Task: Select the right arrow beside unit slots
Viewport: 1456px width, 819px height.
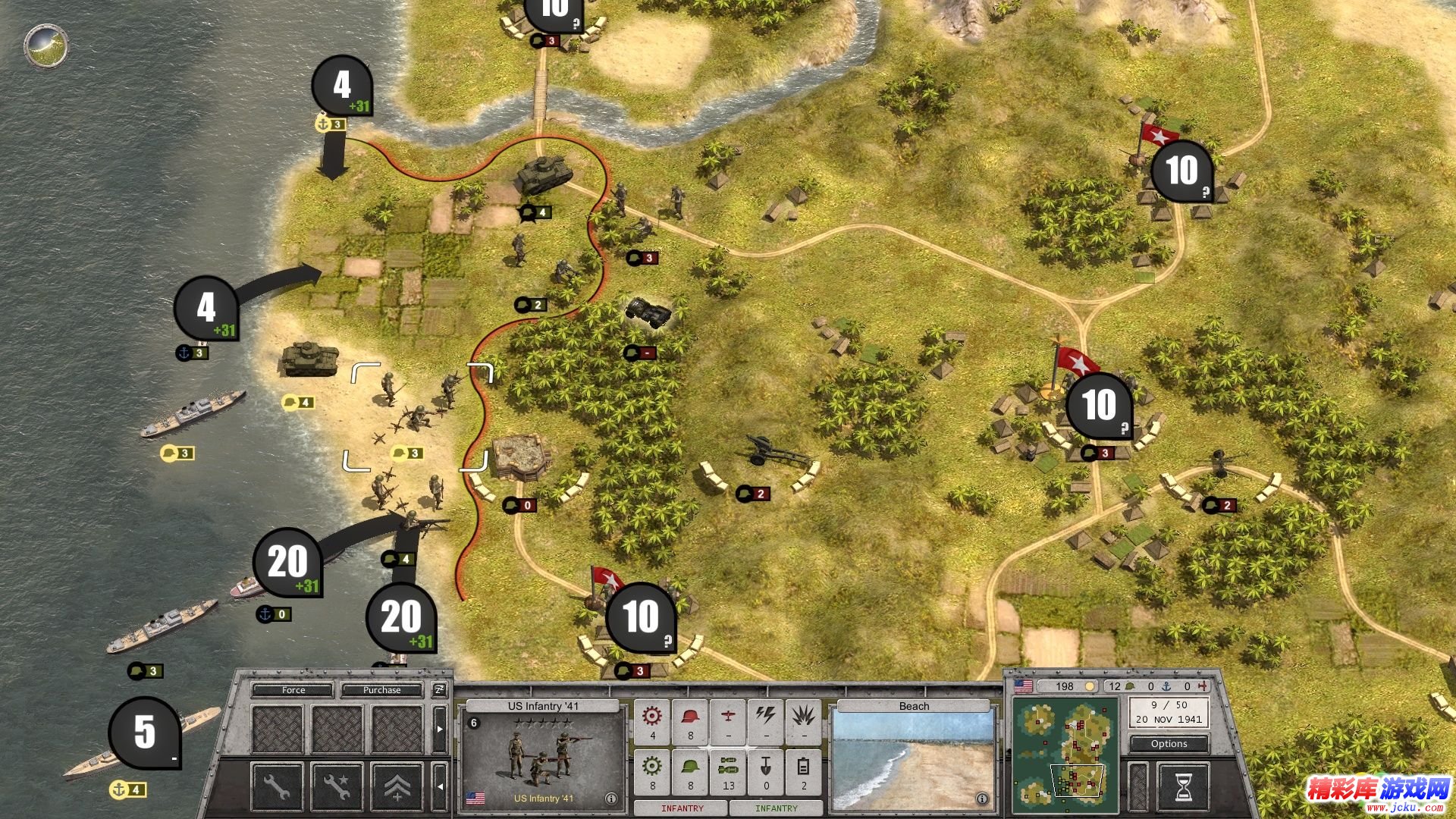Action: pyautogui.click(x=440, y=729)
